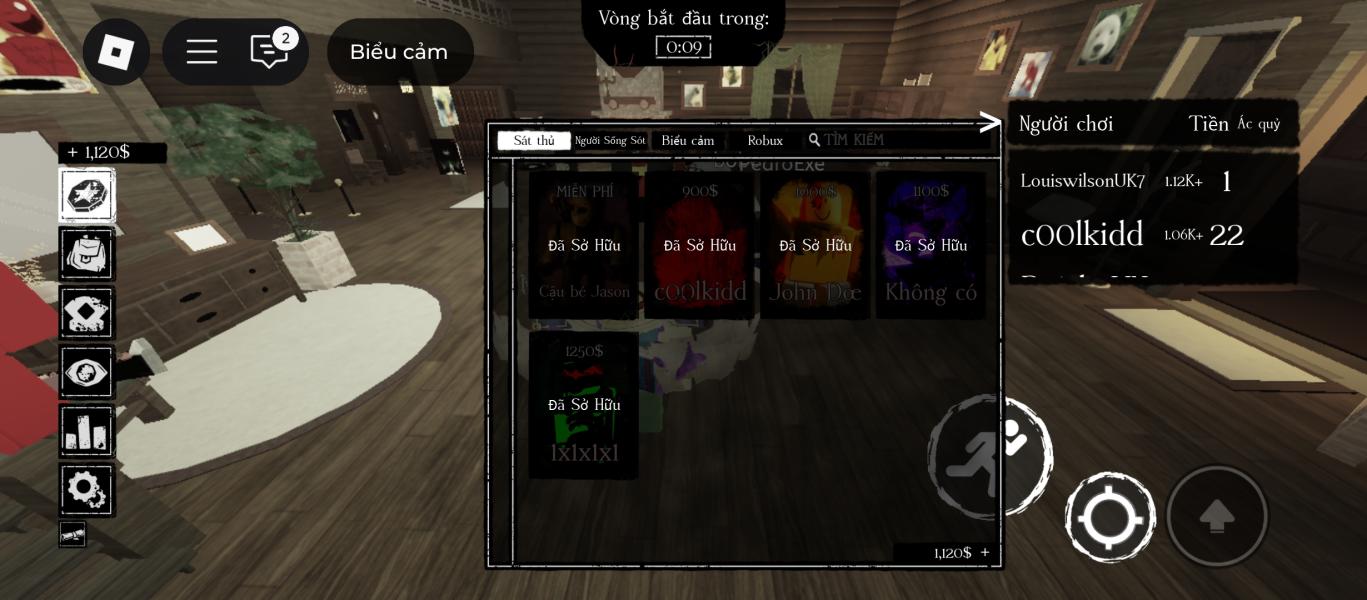
Task: Open the chat with 2 unread messages
Action: point(269,52)
